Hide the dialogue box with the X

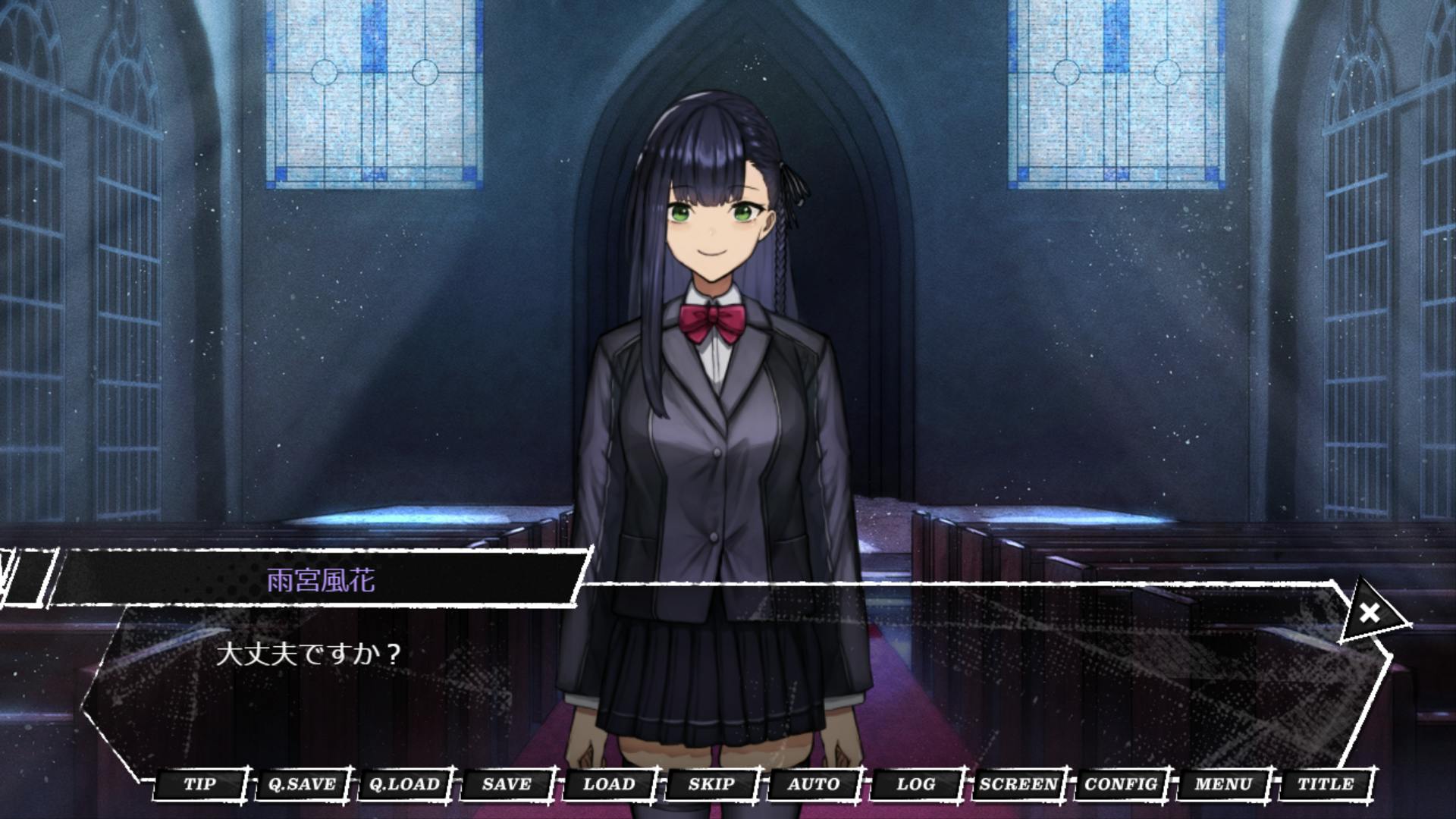pos(1370,613)
